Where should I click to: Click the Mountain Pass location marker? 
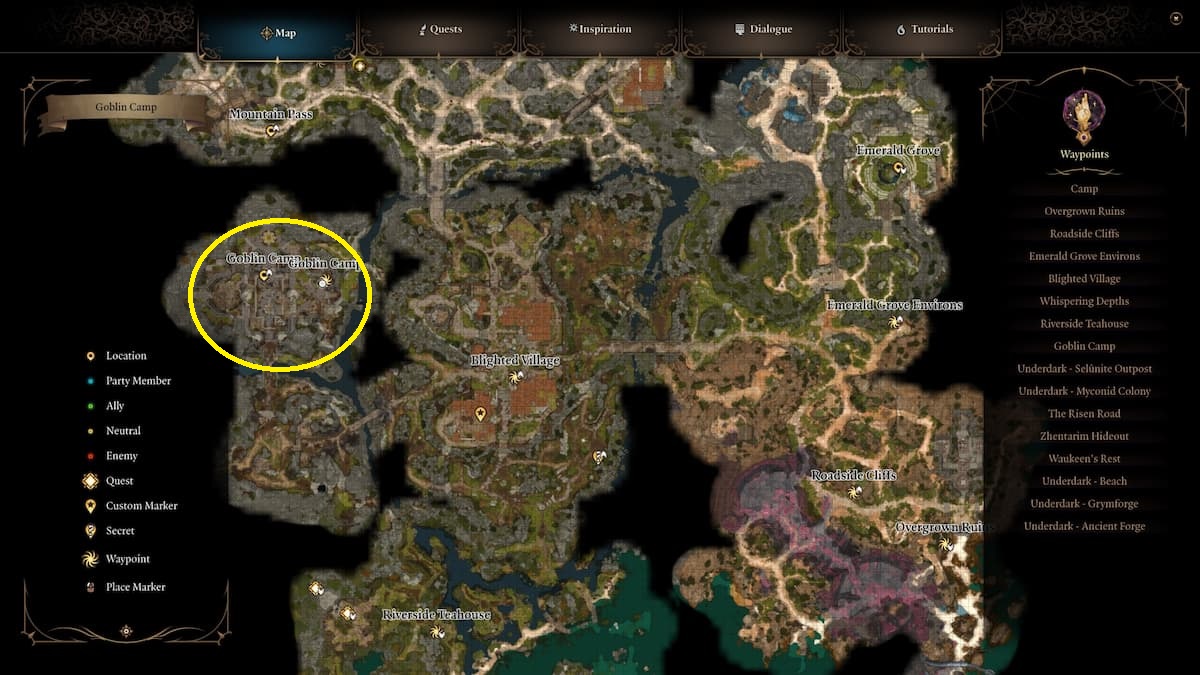(271, 130)
